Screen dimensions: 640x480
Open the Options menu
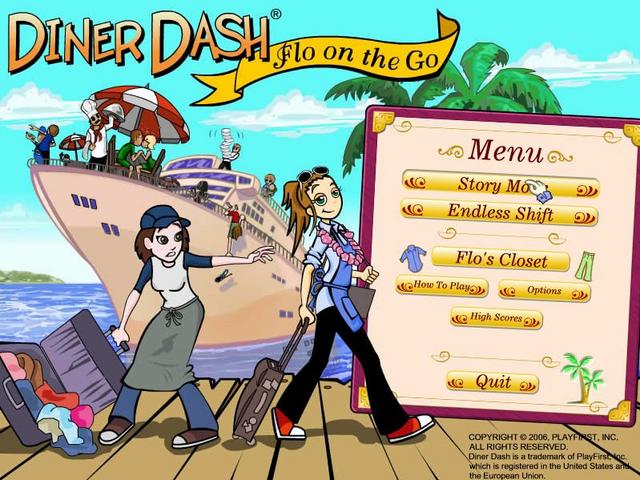(x=544, y=291)
